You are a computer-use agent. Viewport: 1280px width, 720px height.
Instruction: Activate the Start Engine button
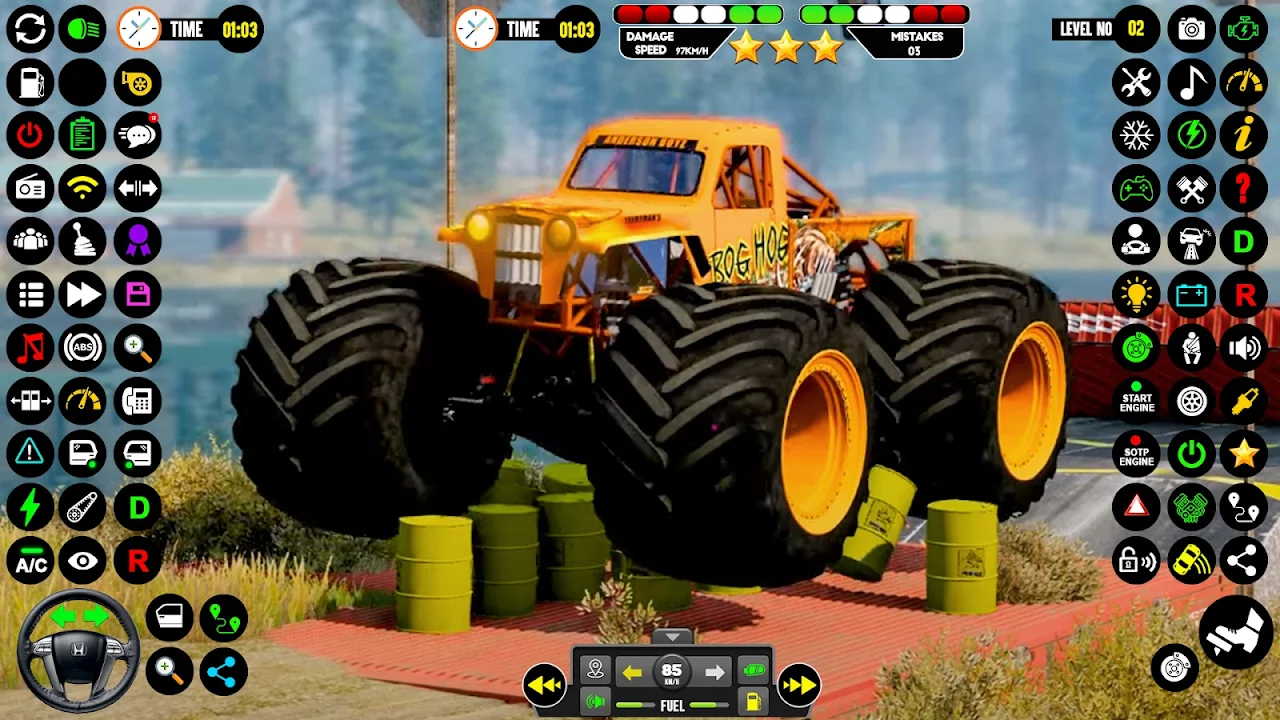point(1136,401)
